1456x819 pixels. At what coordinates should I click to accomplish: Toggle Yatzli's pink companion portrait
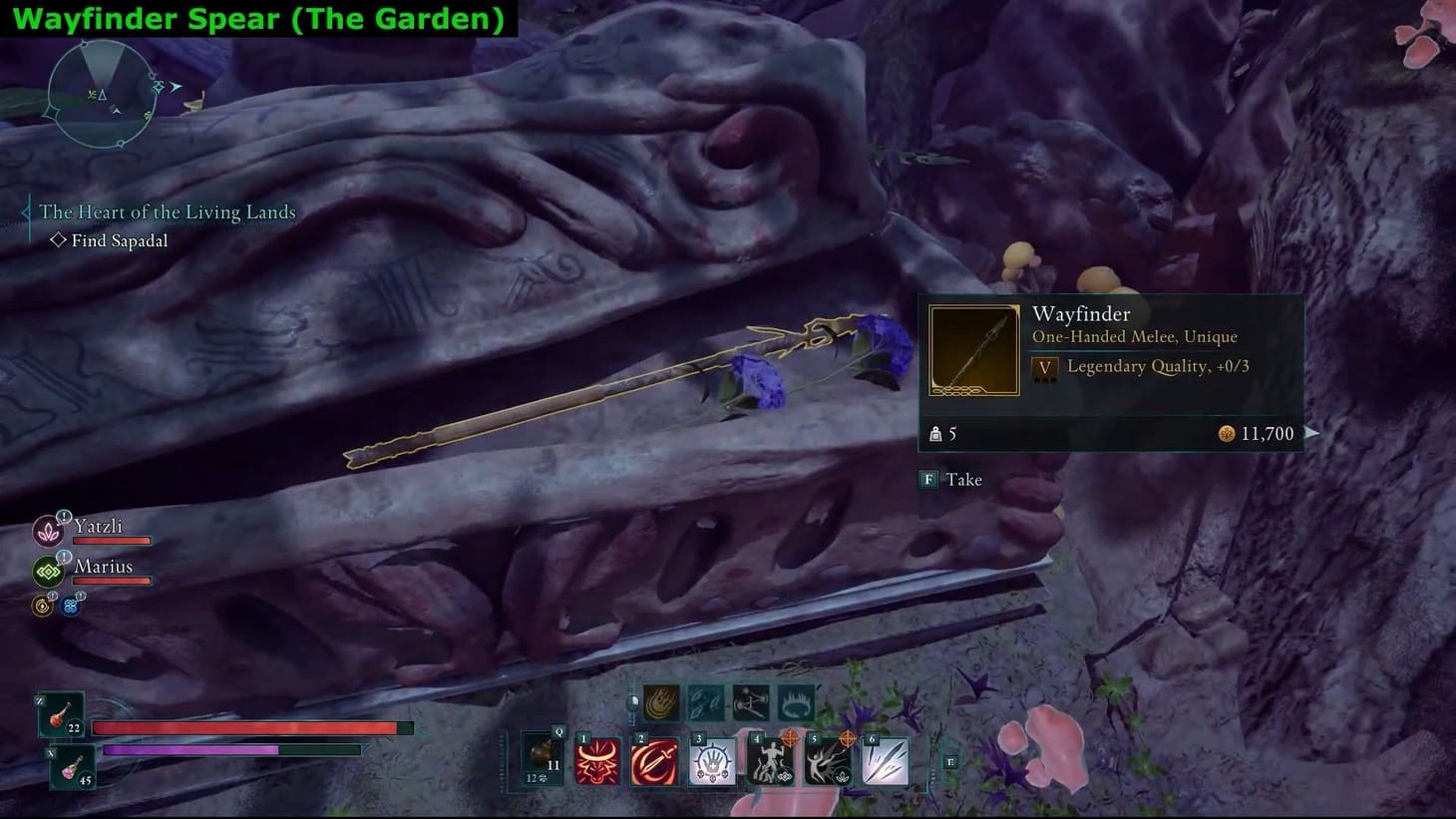(x=48, y=533)
